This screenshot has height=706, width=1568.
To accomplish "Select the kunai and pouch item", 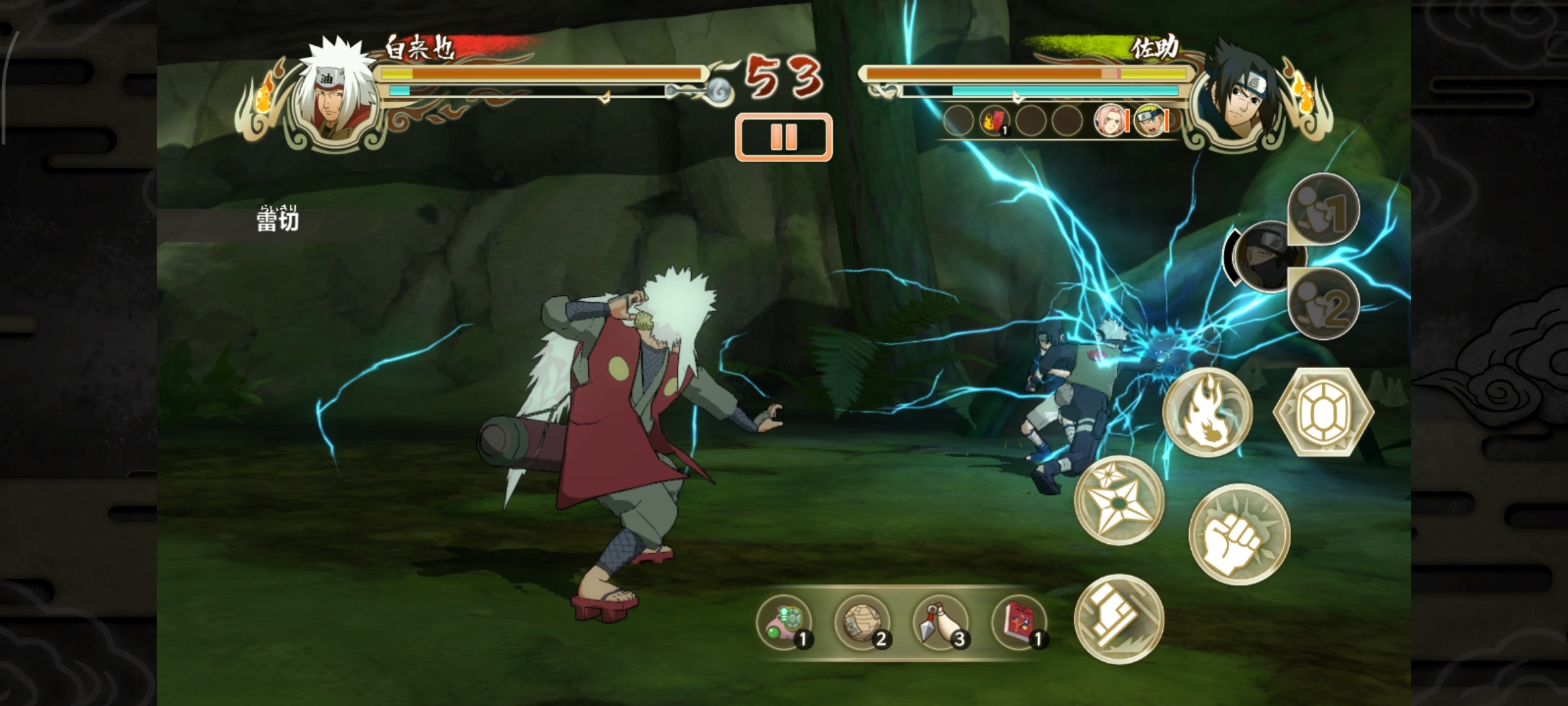I will point(941,622).
